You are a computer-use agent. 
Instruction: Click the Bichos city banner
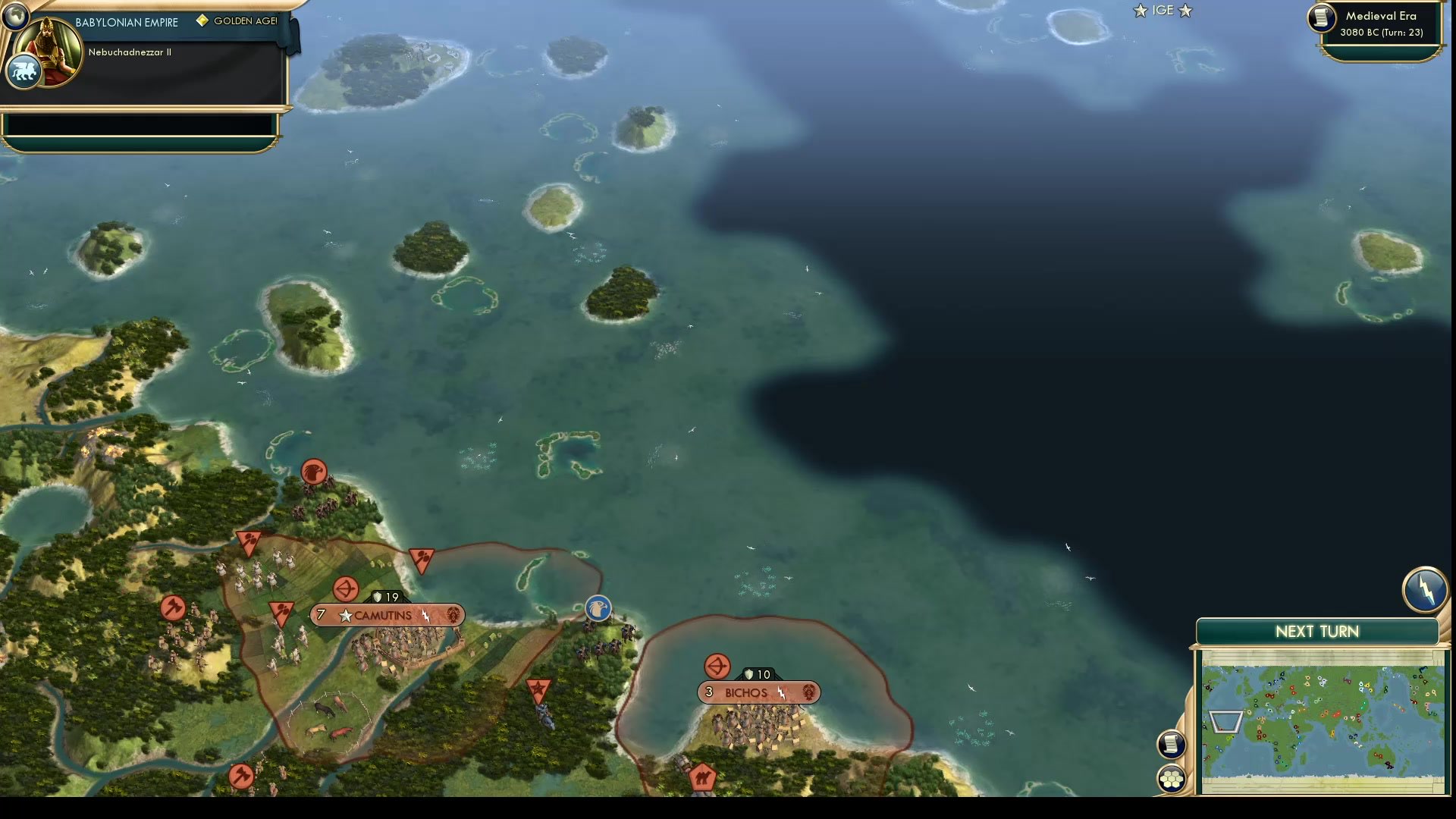[x=758, y=692]
